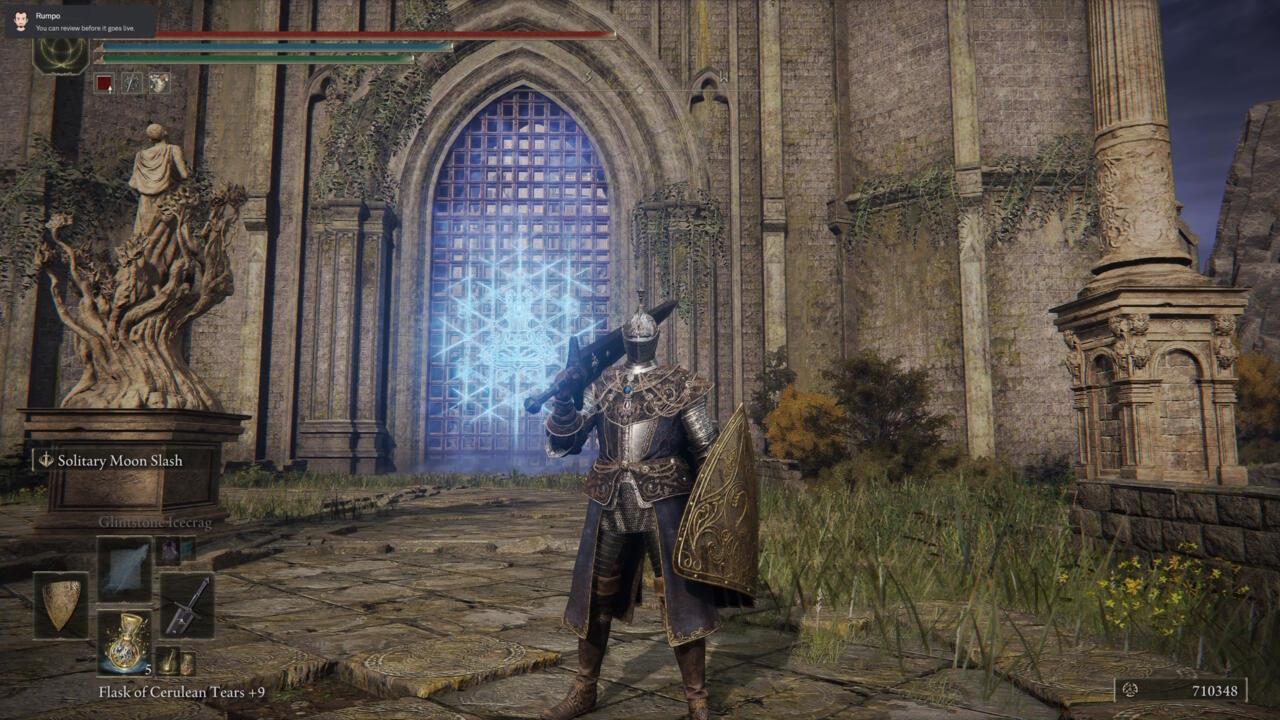Click the pale creature status buff icon
This screenshot has width=1280, height=720.
coord(159,83)
